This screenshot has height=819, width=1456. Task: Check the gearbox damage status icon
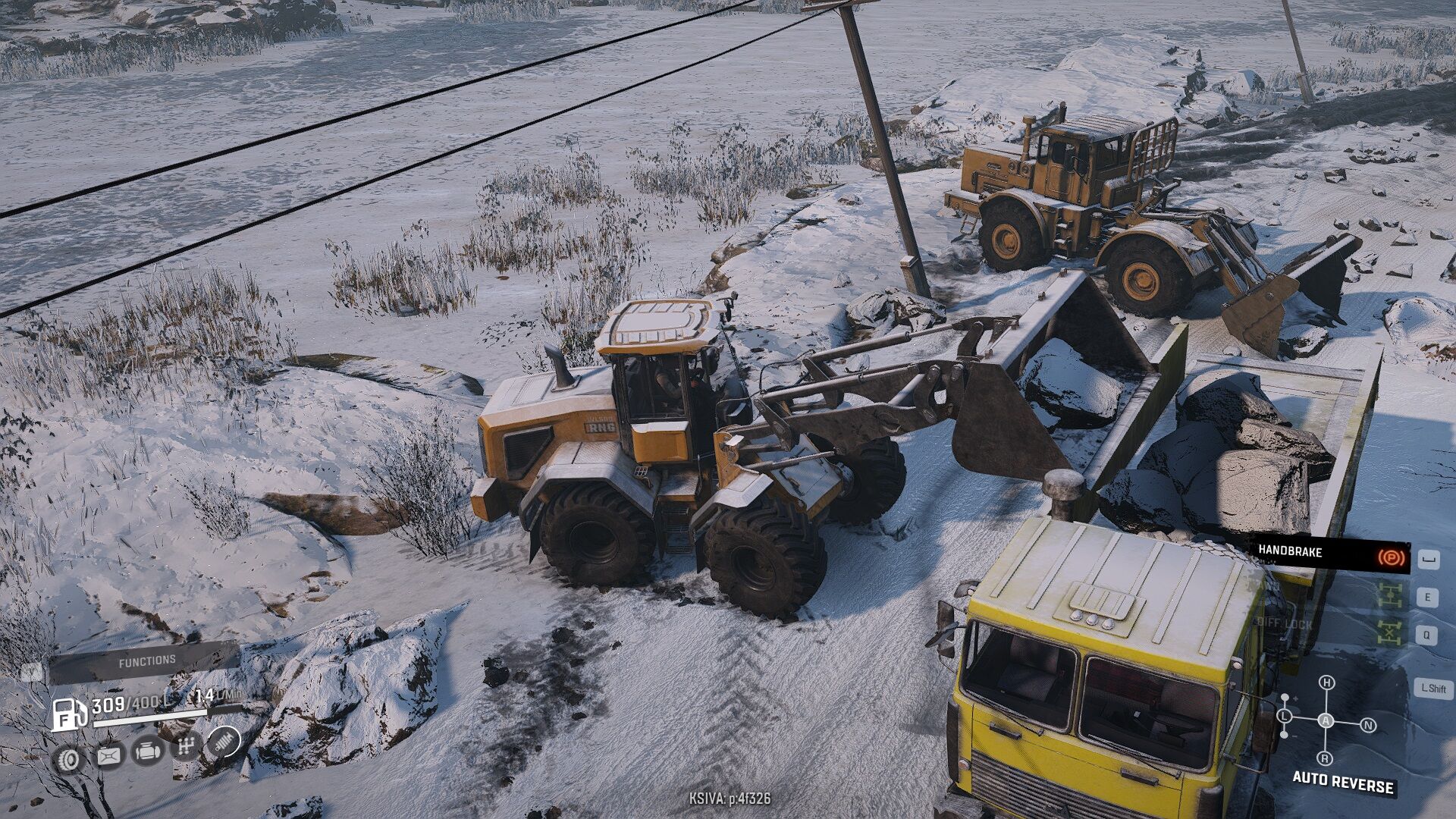(185, 747)
